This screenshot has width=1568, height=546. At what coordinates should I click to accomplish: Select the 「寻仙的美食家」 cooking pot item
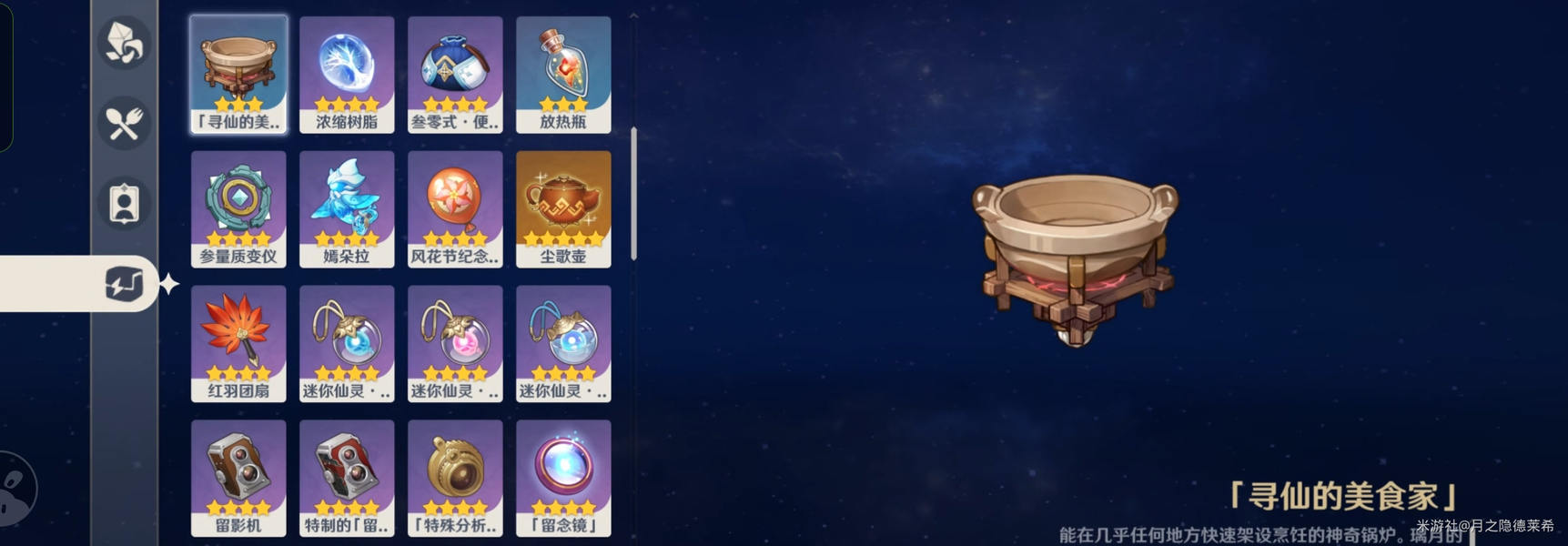[238, 75]
